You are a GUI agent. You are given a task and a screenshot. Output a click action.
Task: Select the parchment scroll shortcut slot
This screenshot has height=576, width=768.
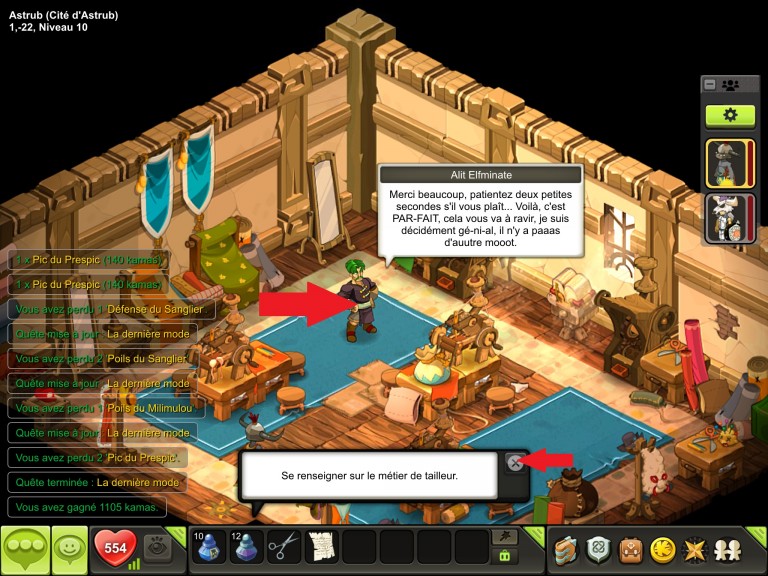(321, 547)
